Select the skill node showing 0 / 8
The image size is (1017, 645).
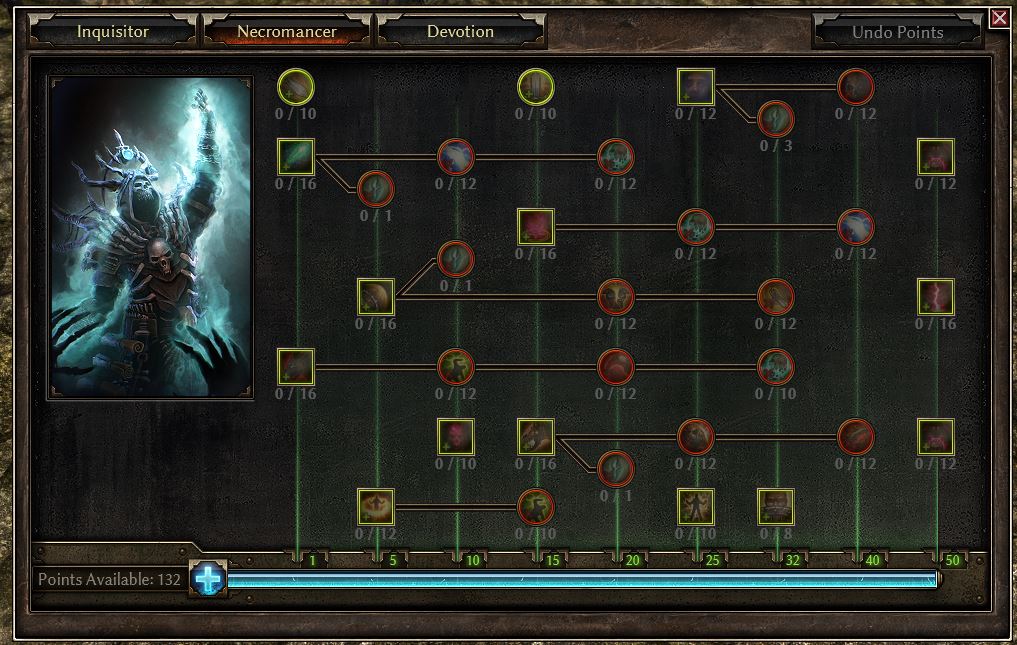776,507
